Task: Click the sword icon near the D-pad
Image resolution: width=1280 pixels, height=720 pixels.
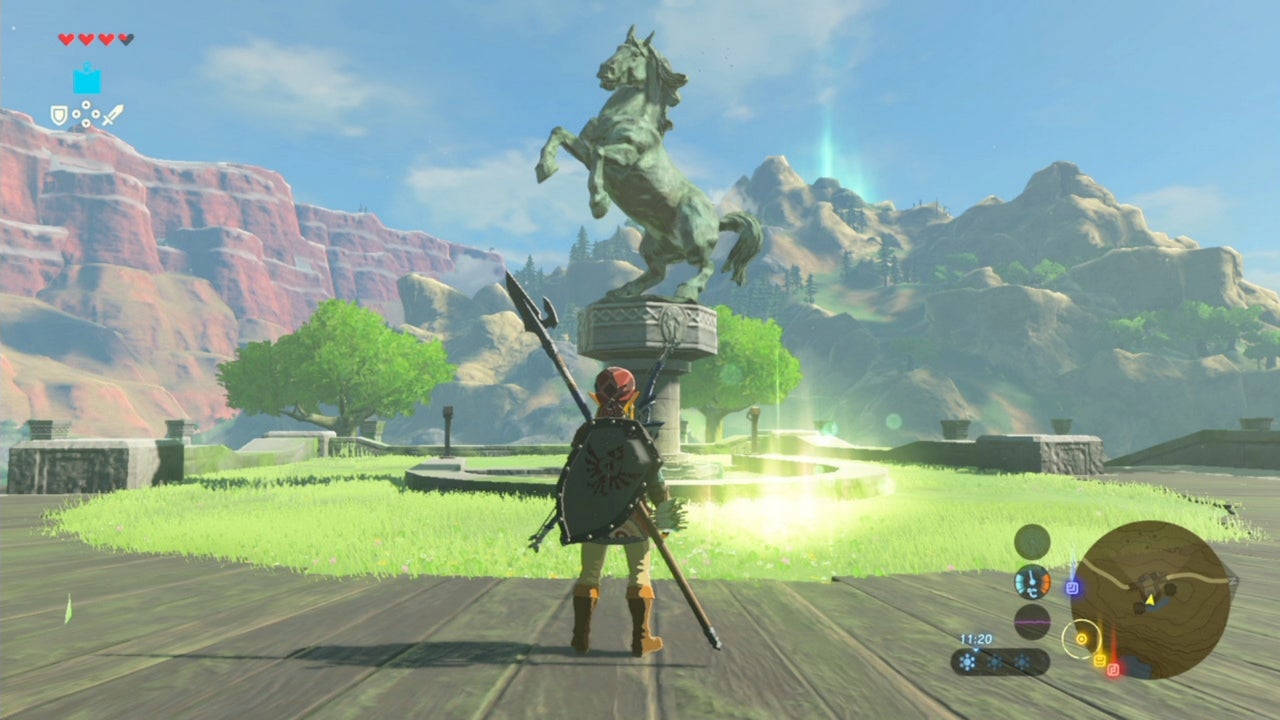Action: tap(114, 113)
